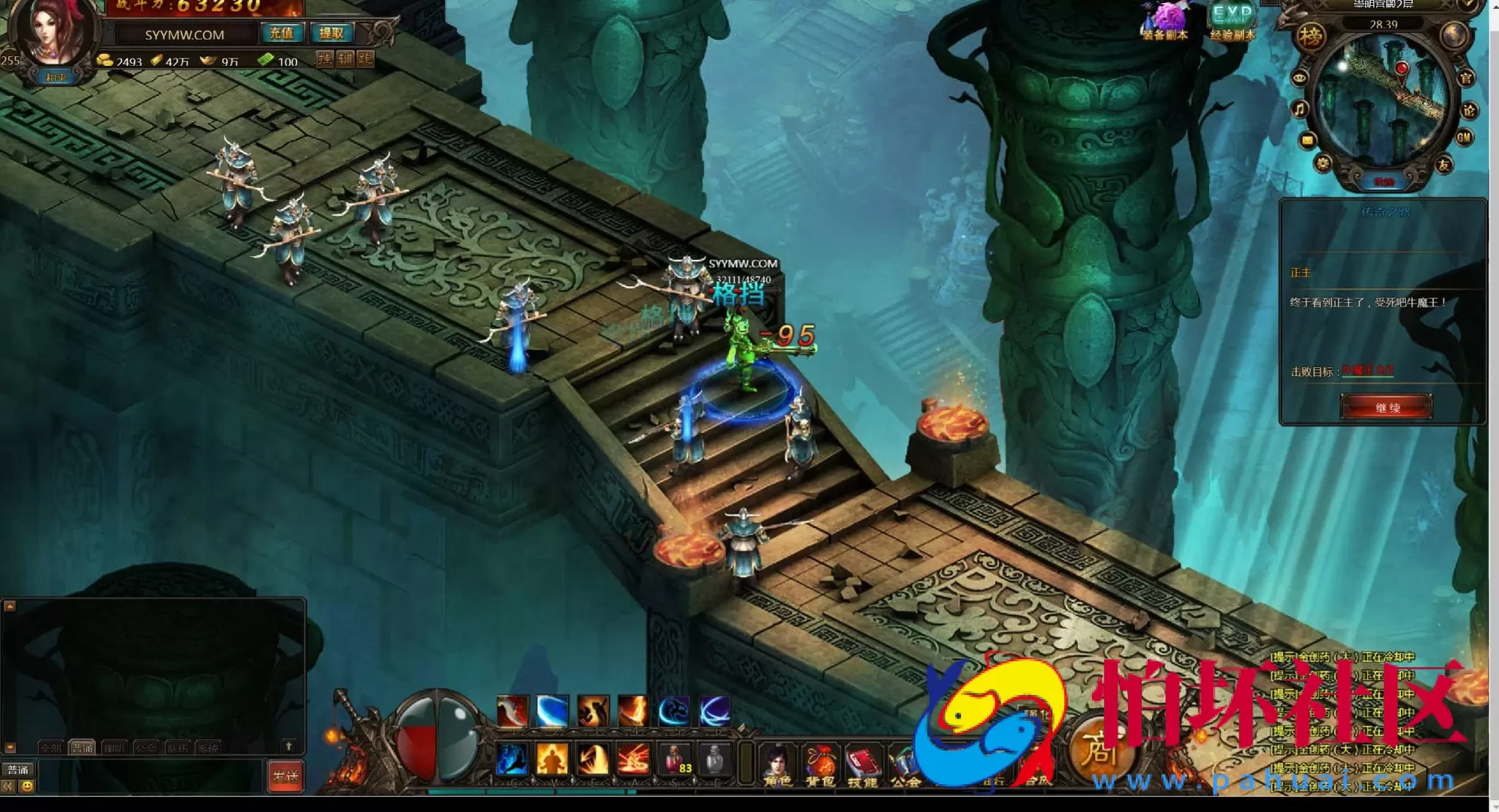Viewport: 1499px width, 812px height.
Task: Use the red potion with 83 count
Action: pos(675,759)
